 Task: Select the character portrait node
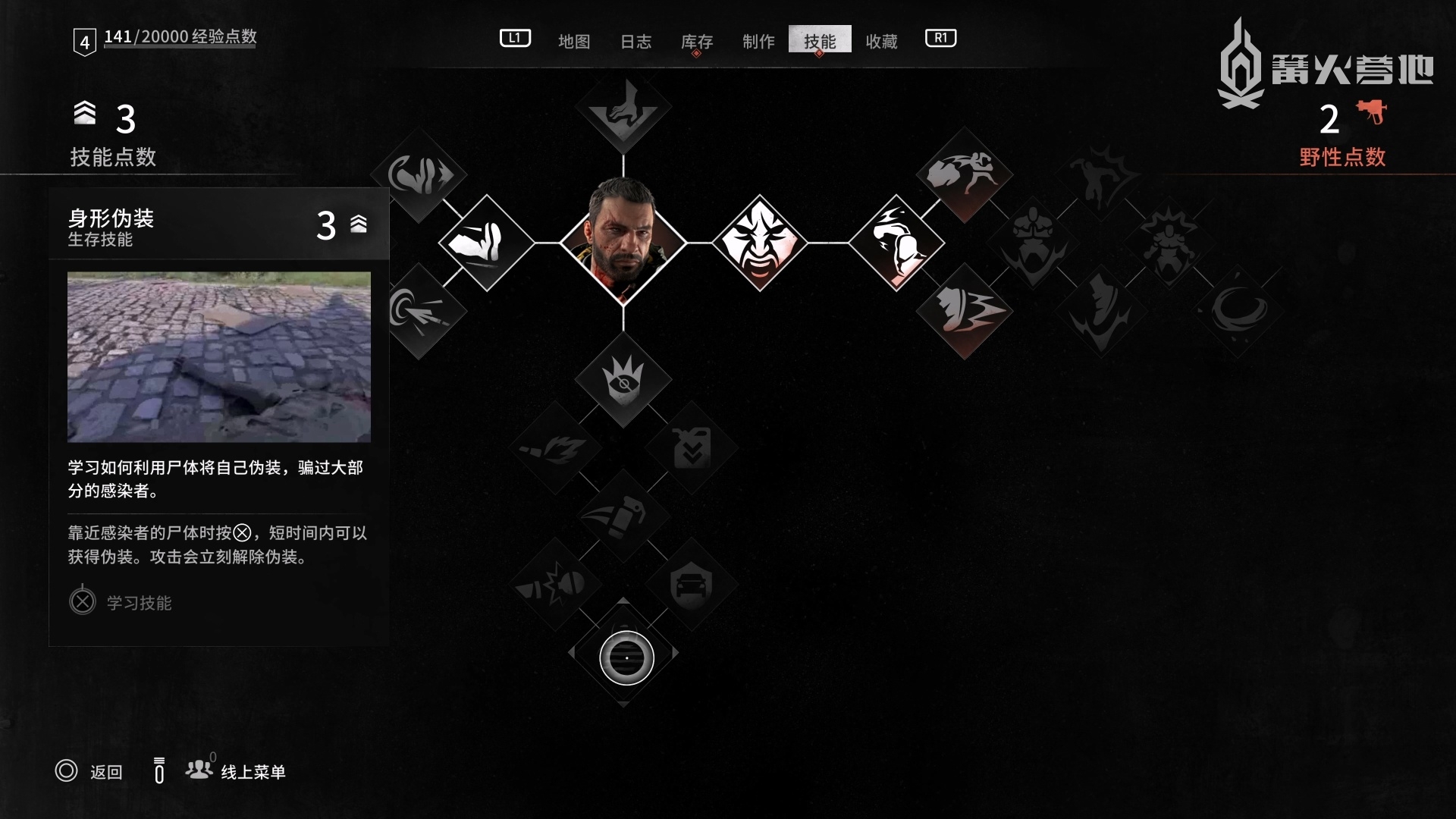tap(623, 242)
